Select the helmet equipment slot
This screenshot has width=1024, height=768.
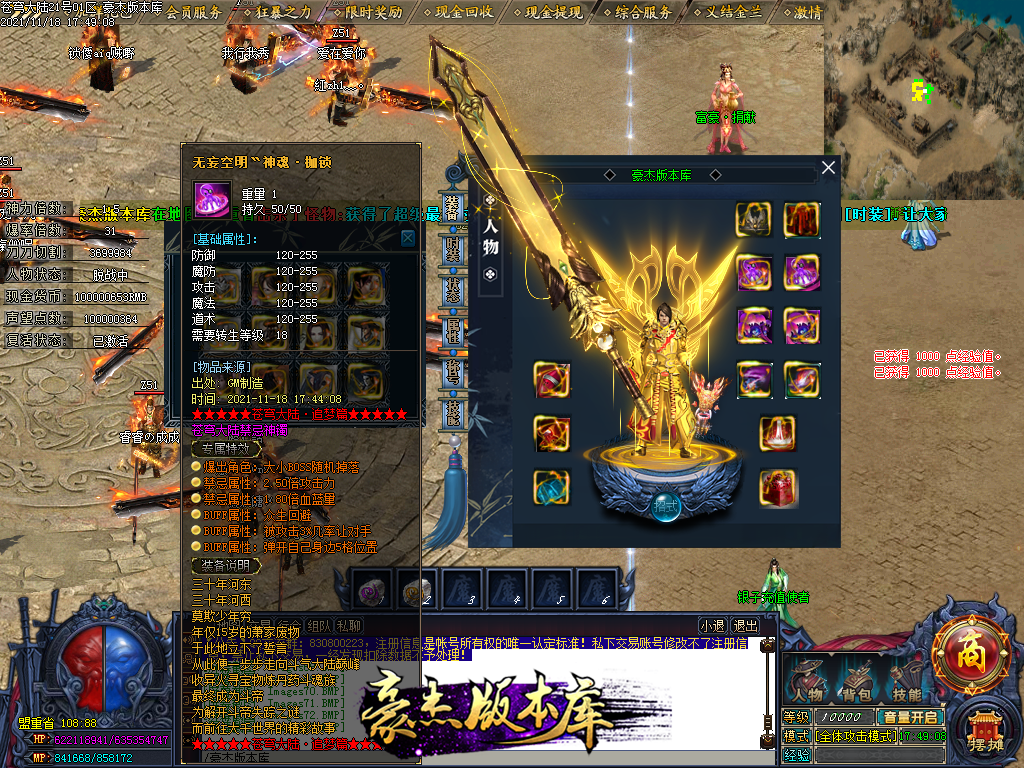tap(752, 219)
